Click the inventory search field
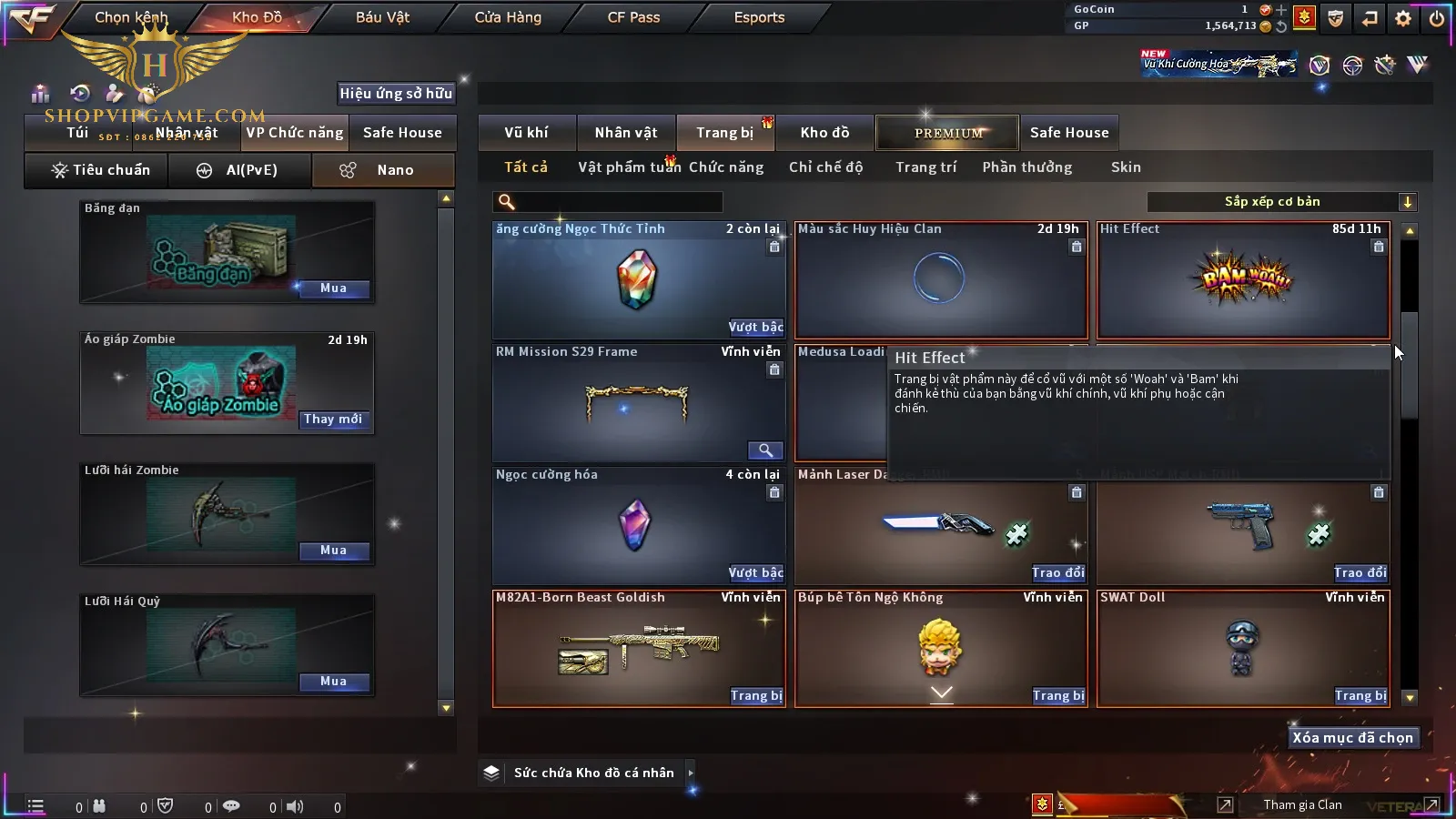Image resolution: width=1456 pixels, height=819 pixels. (x=608, y=202)
